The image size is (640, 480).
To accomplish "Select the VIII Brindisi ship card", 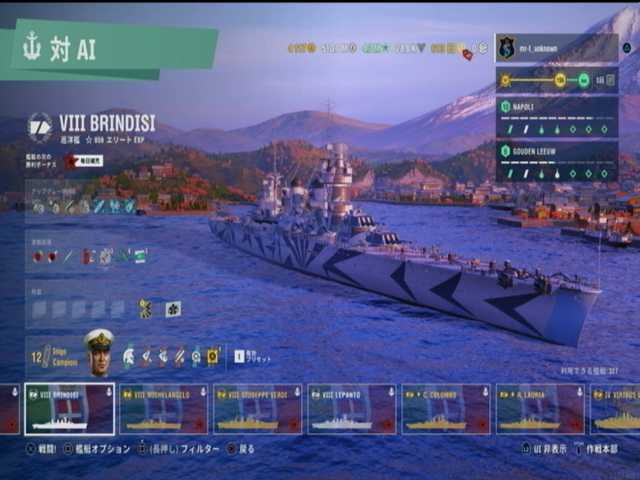I will point(69,409).
